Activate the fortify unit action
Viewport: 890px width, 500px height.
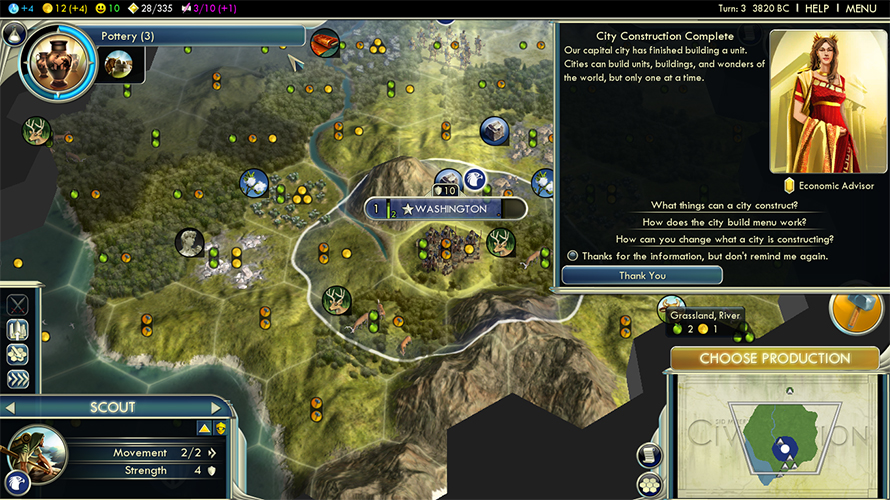[x=18, y=330]
